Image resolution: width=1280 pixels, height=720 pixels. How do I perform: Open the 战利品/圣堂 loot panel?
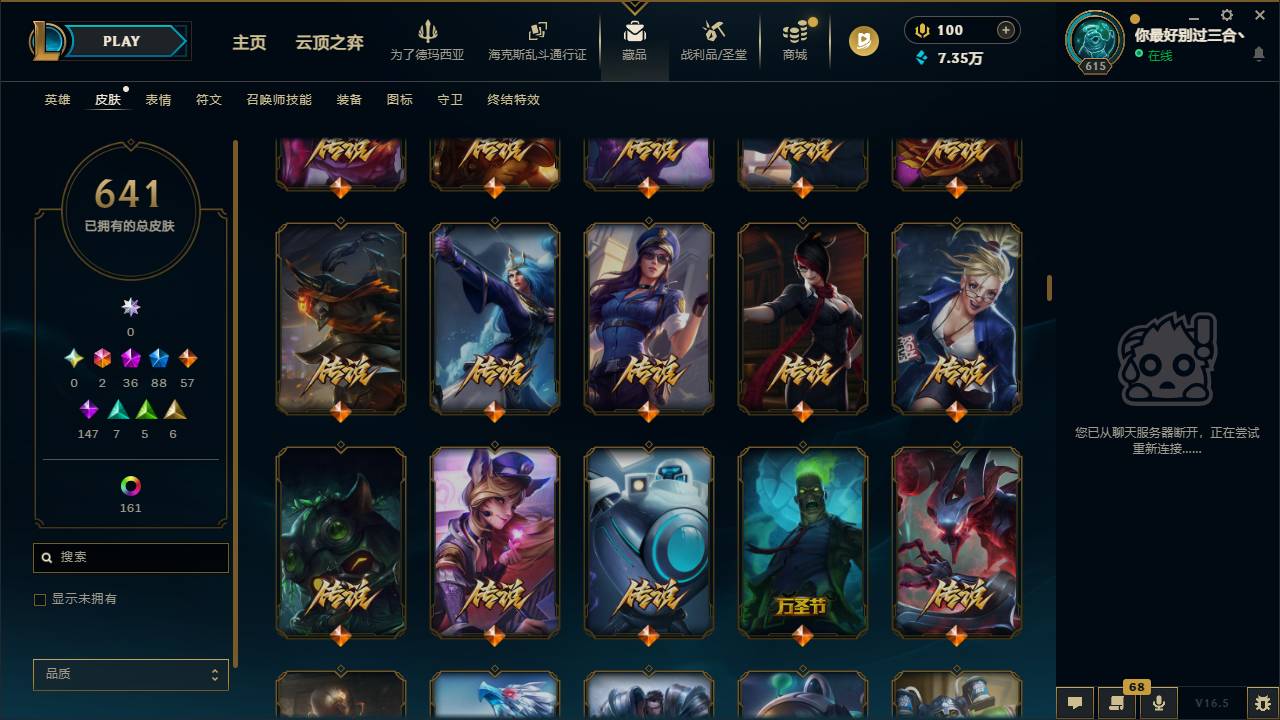tap(712, 40)
